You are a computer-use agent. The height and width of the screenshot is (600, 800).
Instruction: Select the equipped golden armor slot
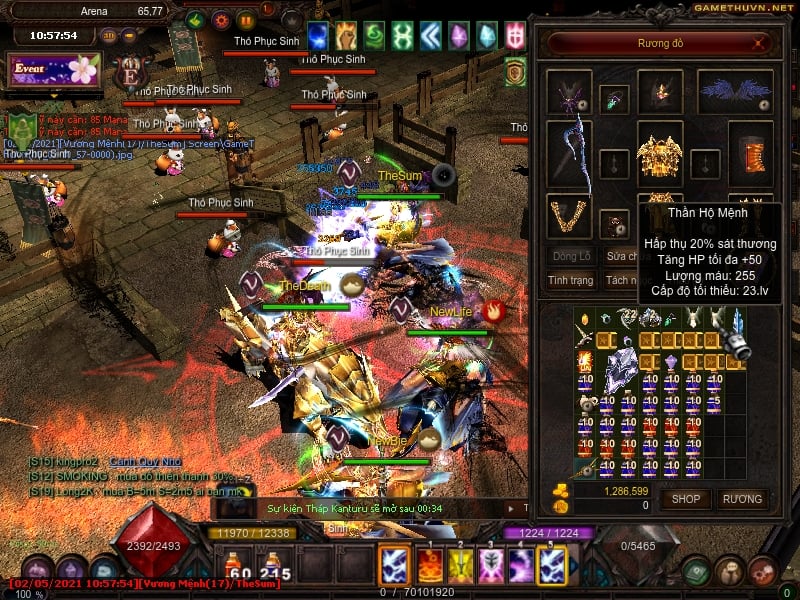(660, 155)
